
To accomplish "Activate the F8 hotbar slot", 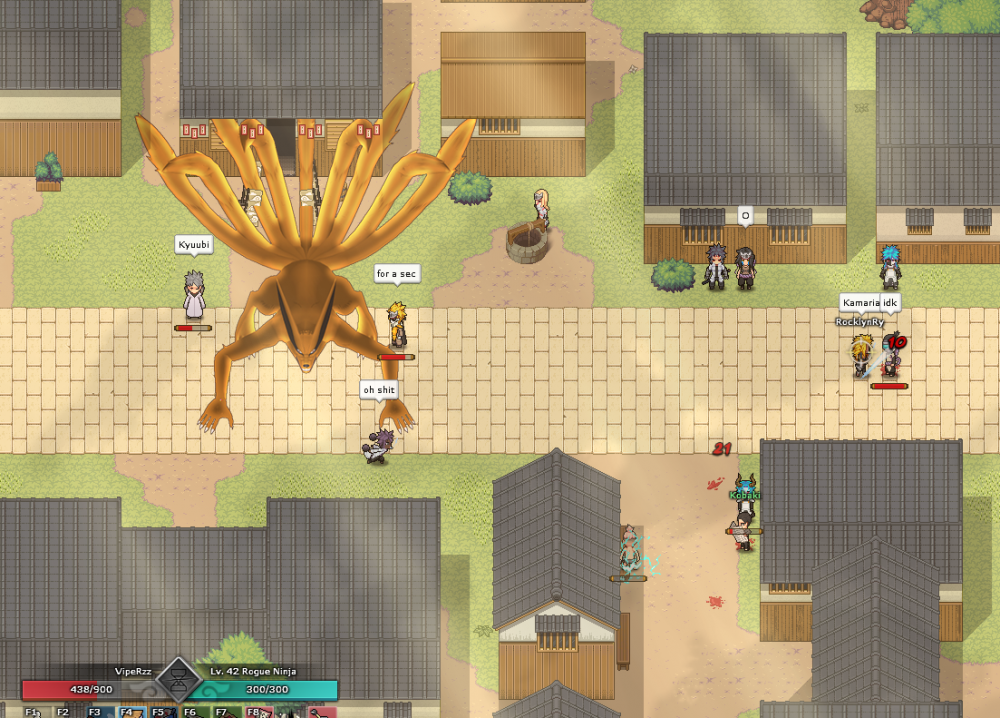I will (x=256, y=712).
